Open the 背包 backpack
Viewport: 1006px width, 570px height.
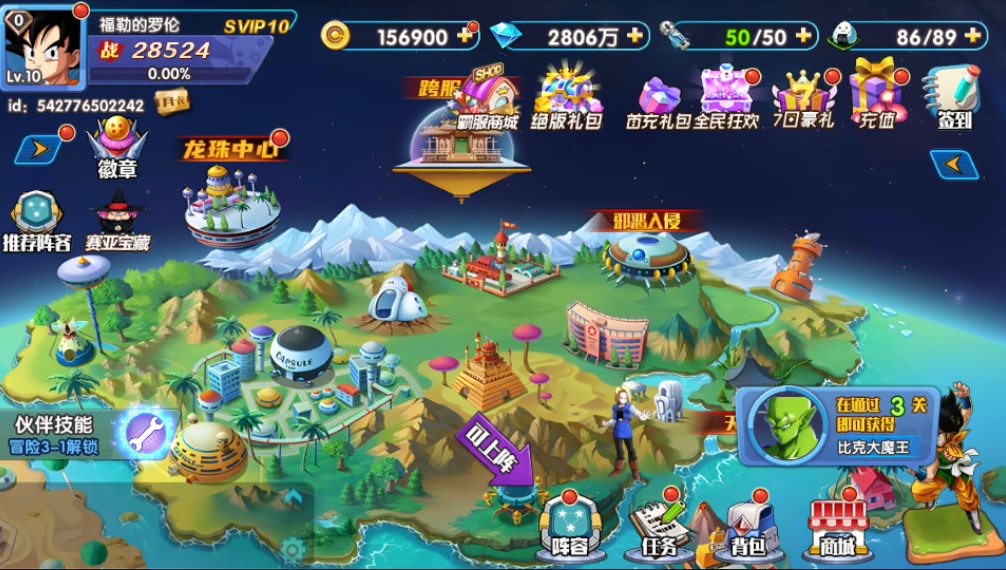click(x=746, y=527)
